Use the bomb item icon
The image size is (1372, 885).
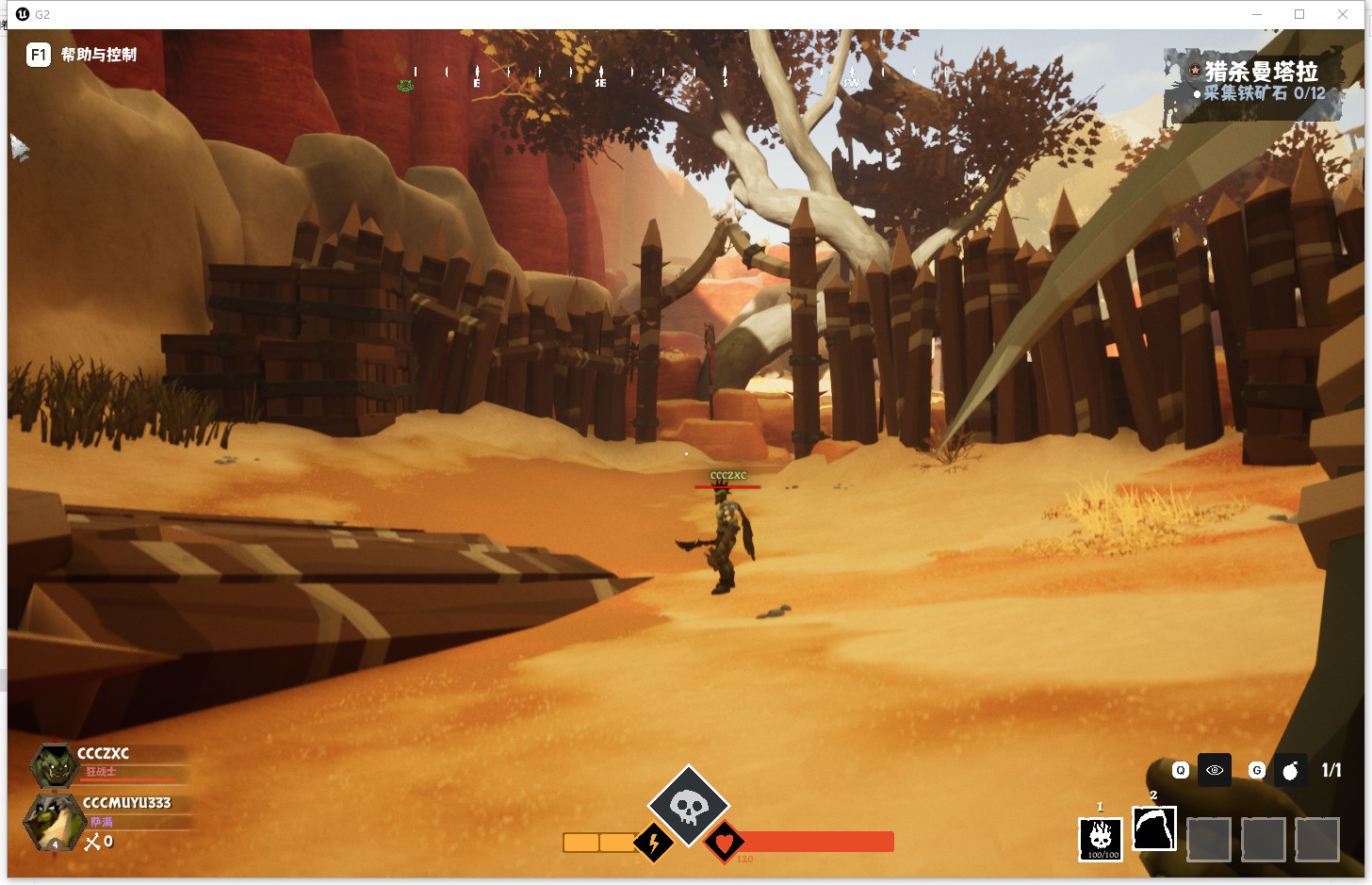(1290, 771)
